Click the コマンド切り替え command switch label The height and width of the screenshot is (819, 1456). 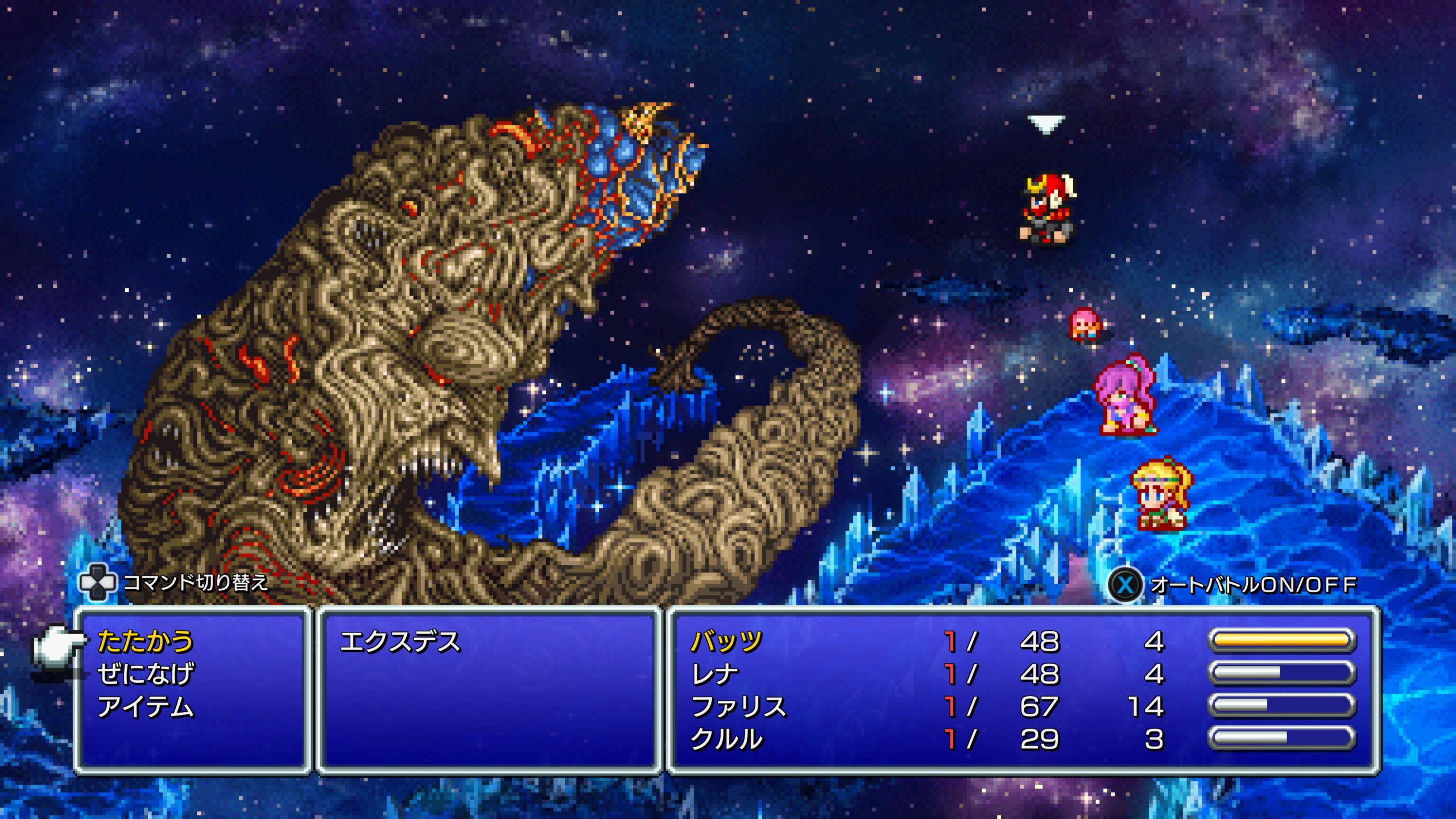point(195,582)
